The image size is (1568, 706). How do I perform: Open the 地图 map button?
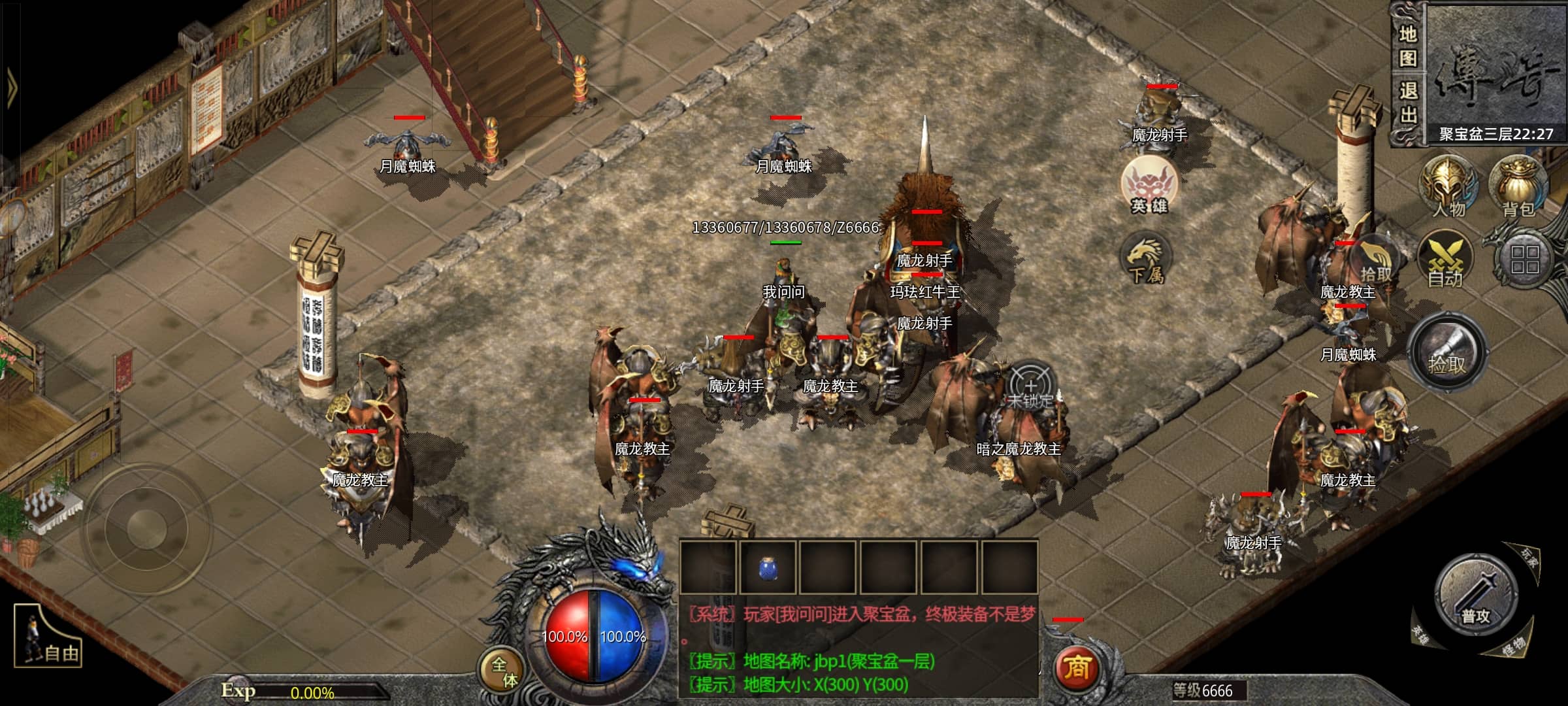pyautogui.click(x=1408, y=46)
